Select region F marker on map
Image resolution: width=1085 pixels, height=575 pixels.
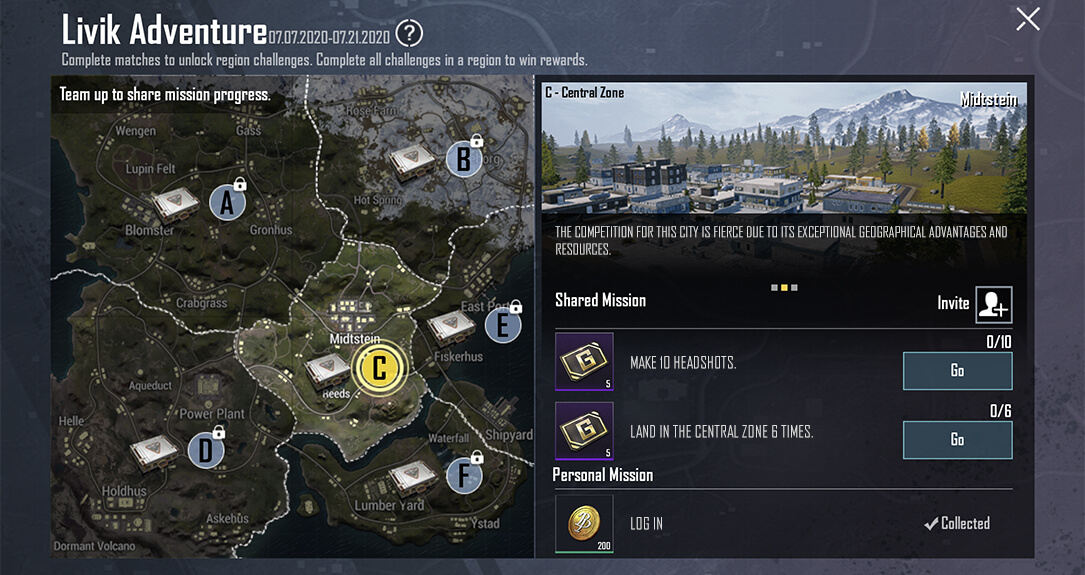click(x=463, y=476)
